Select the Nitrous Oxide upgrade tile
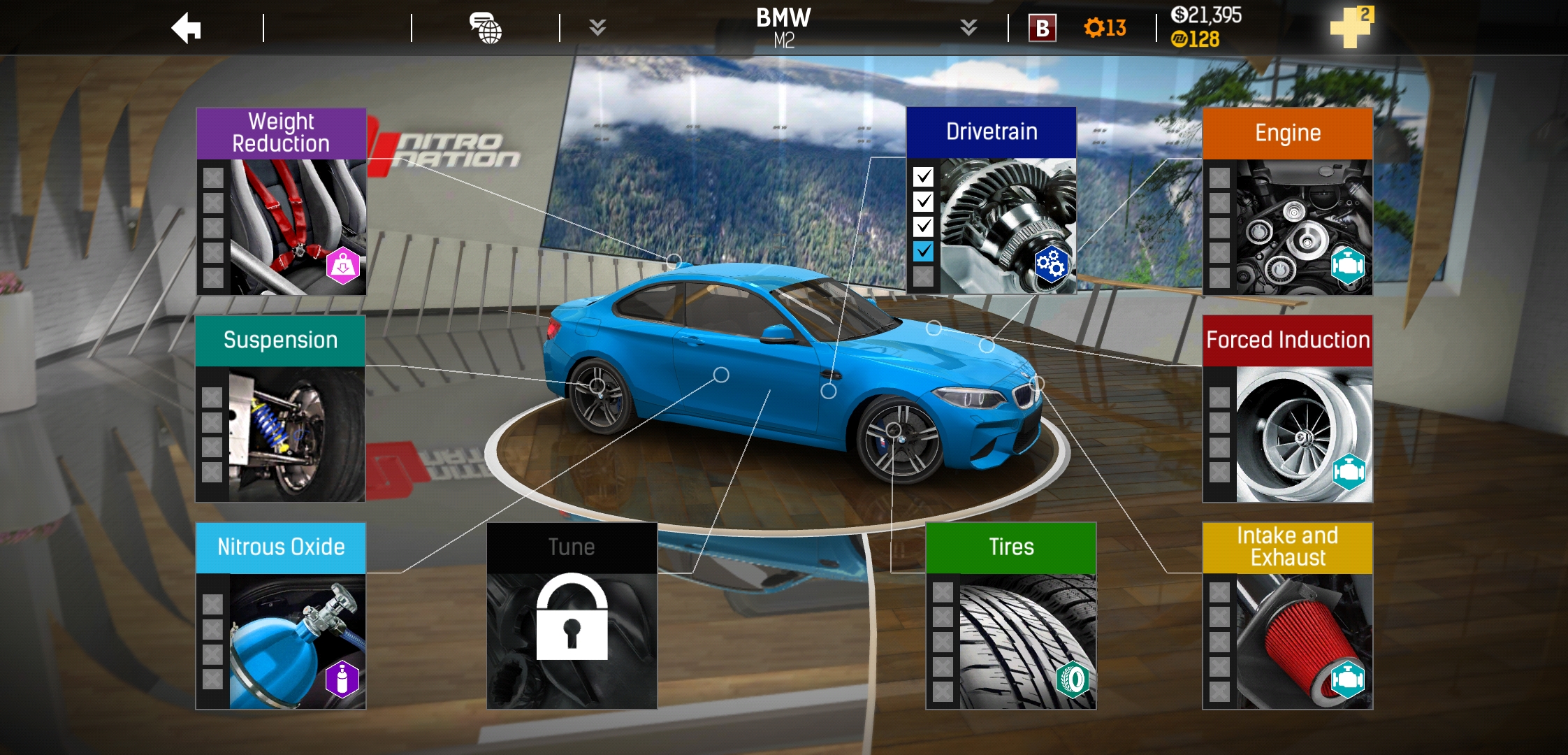This screenshot has width=1568, height=755. [281, 616]
